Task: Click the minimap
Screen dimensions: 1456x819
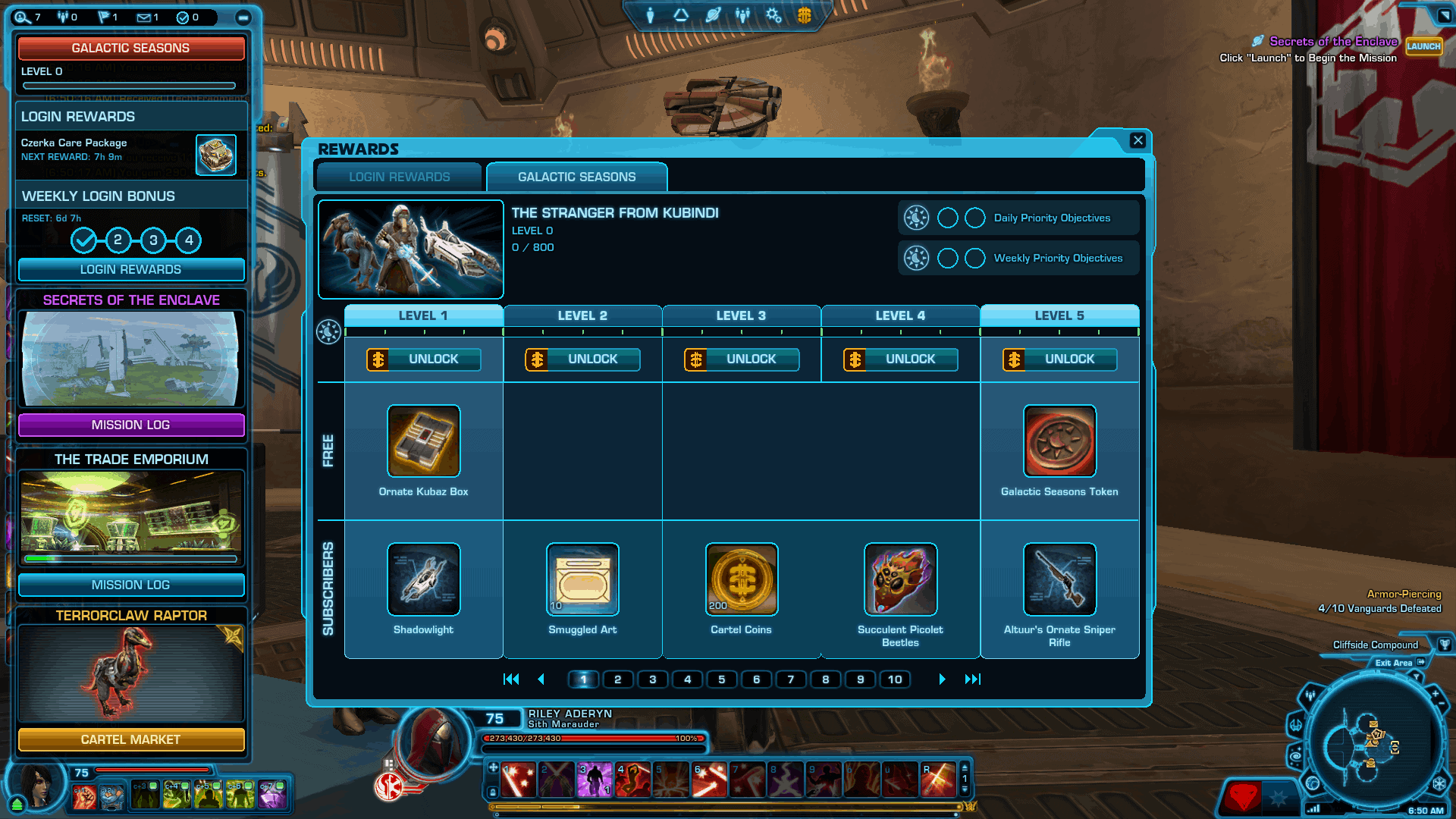Action: click(x=1371, y=742)
